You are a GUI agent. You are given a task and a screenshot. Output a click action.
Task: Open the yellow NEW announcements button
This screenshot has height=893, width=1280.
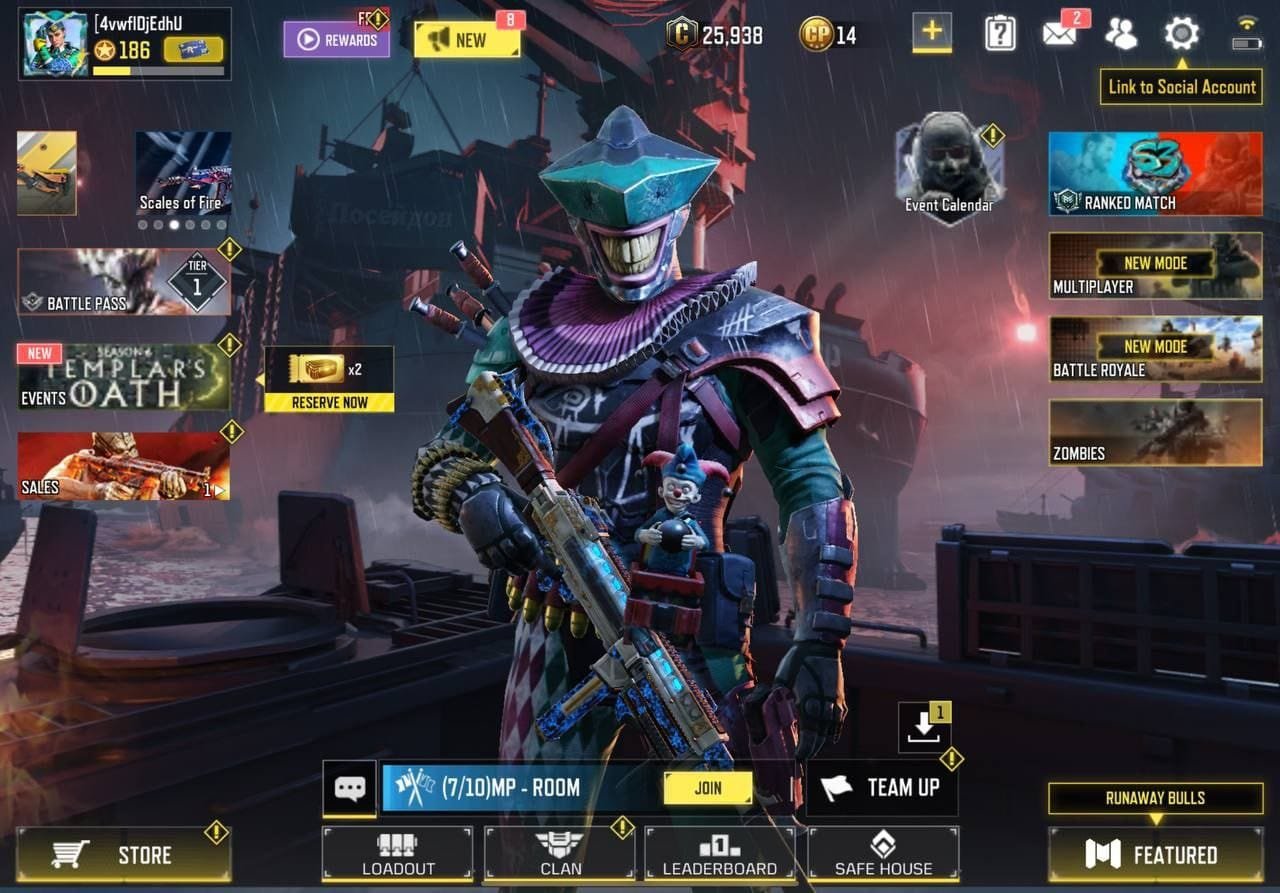[x=468, y=40]
